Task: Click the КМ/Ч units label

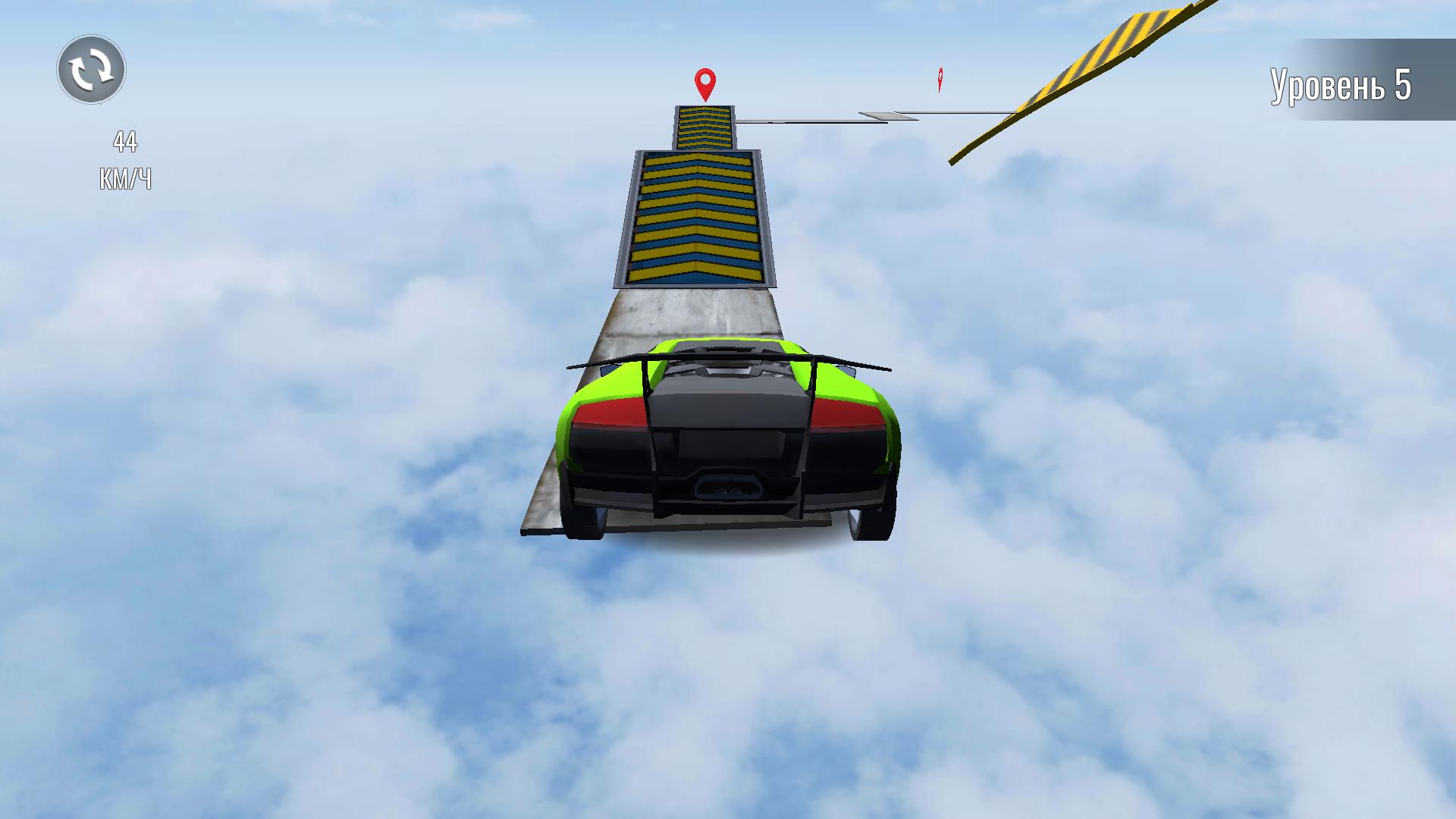Action: coord(125,179)
